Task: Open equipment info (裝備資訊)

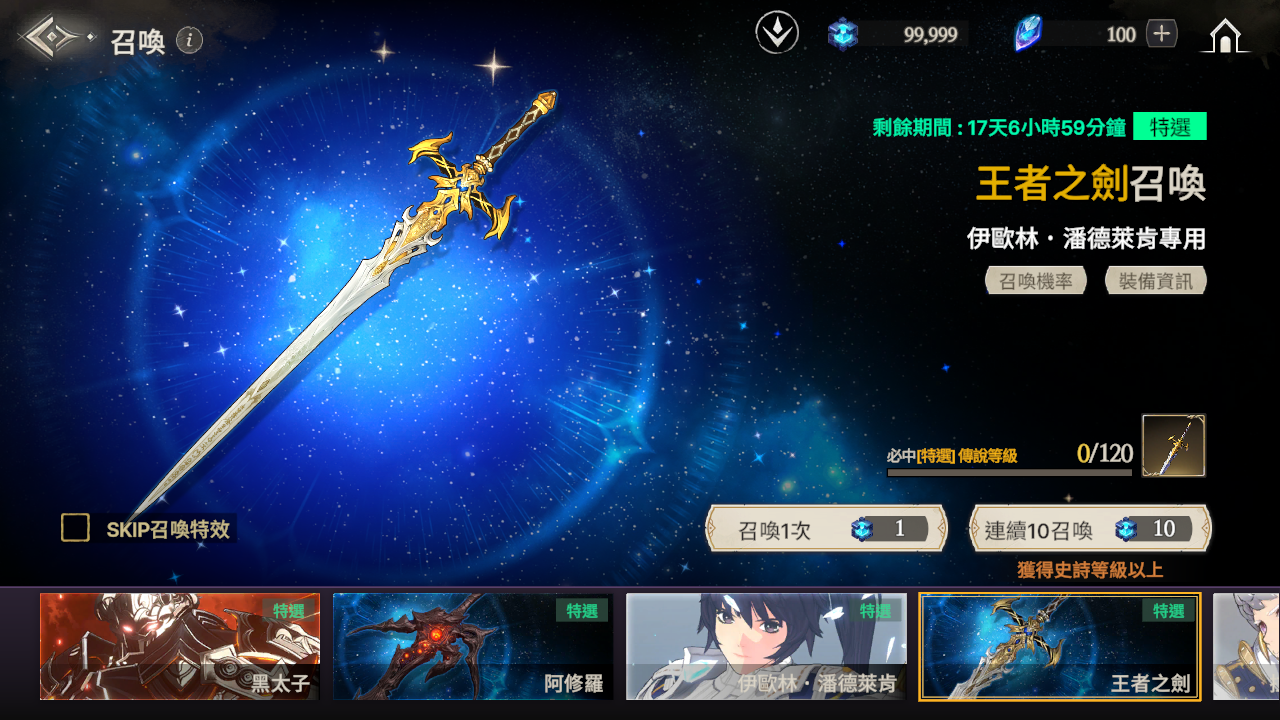Action: coord(1156,281)
